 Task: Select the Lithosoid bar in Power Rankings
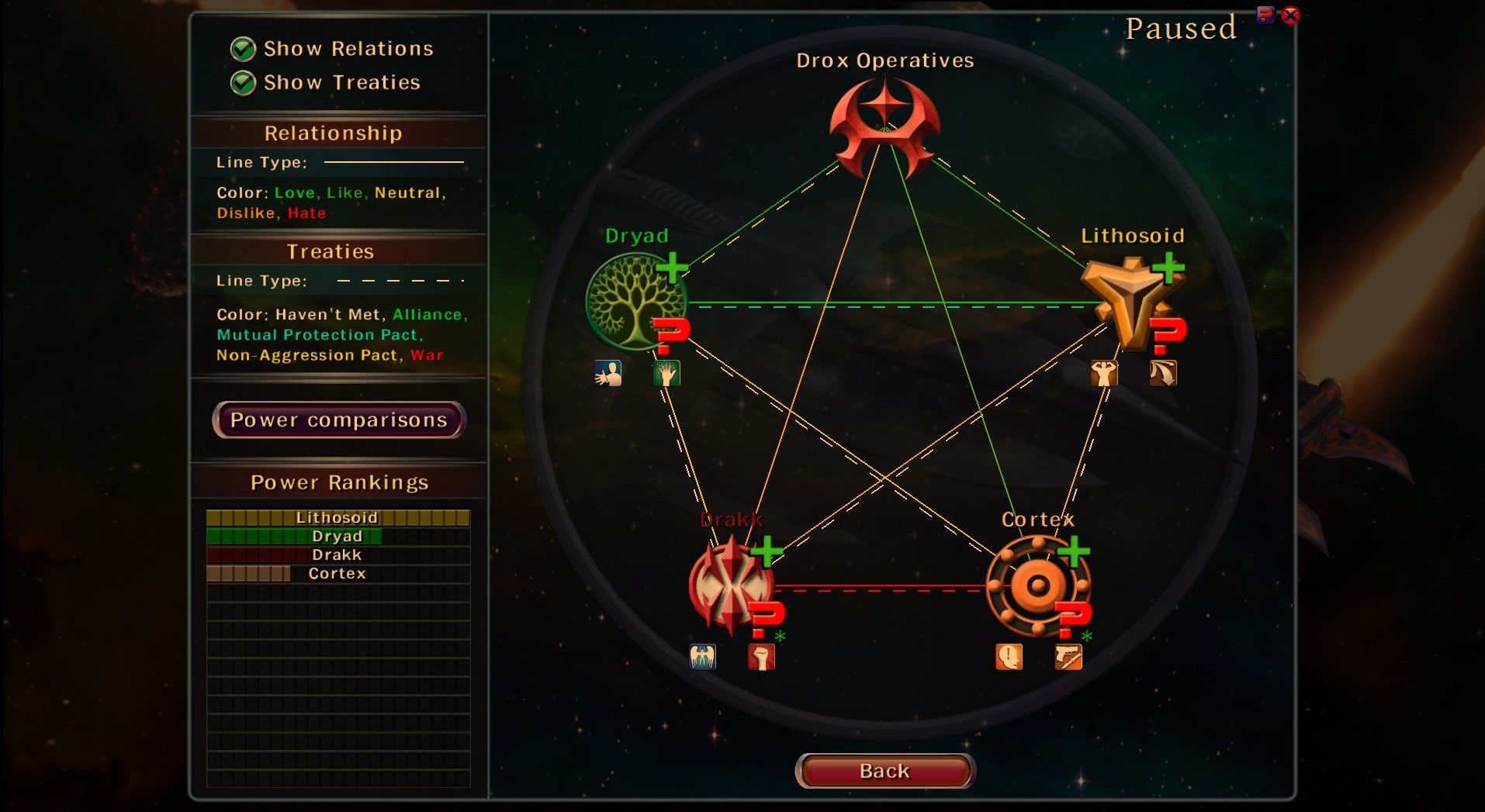click(337, 517)
